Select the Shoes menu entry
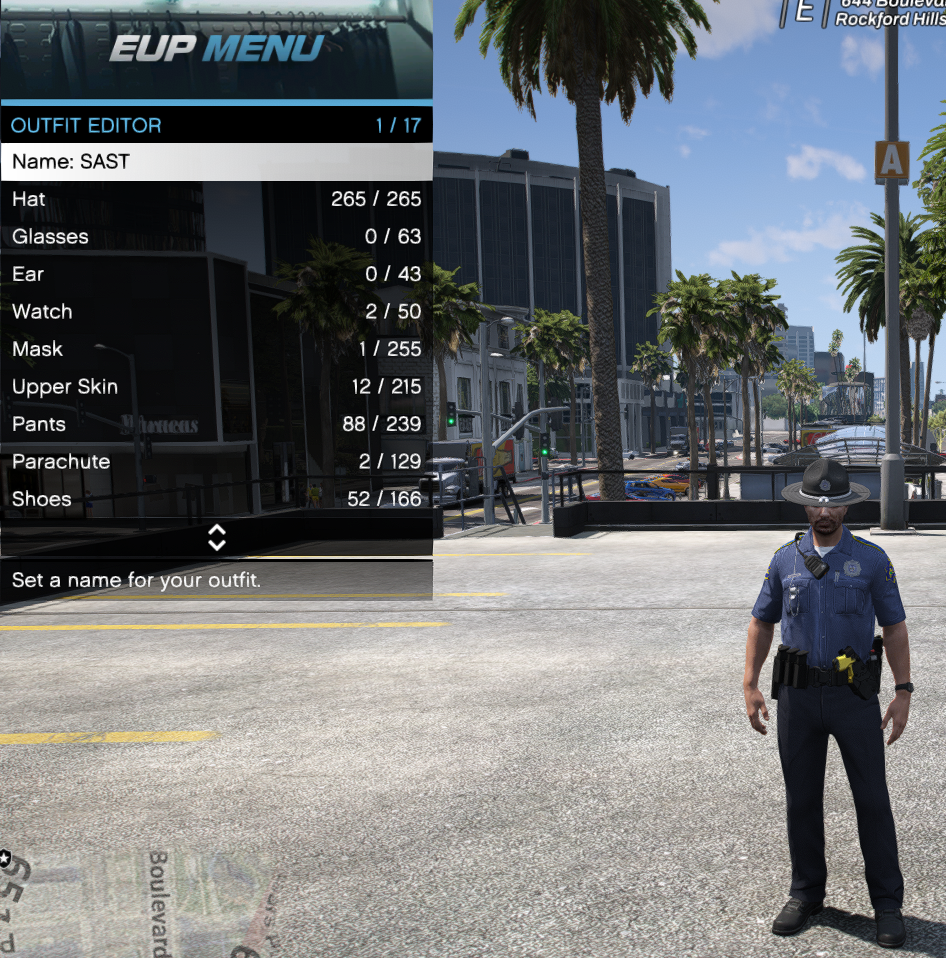 pyautogui.click(x=216, y=499)
